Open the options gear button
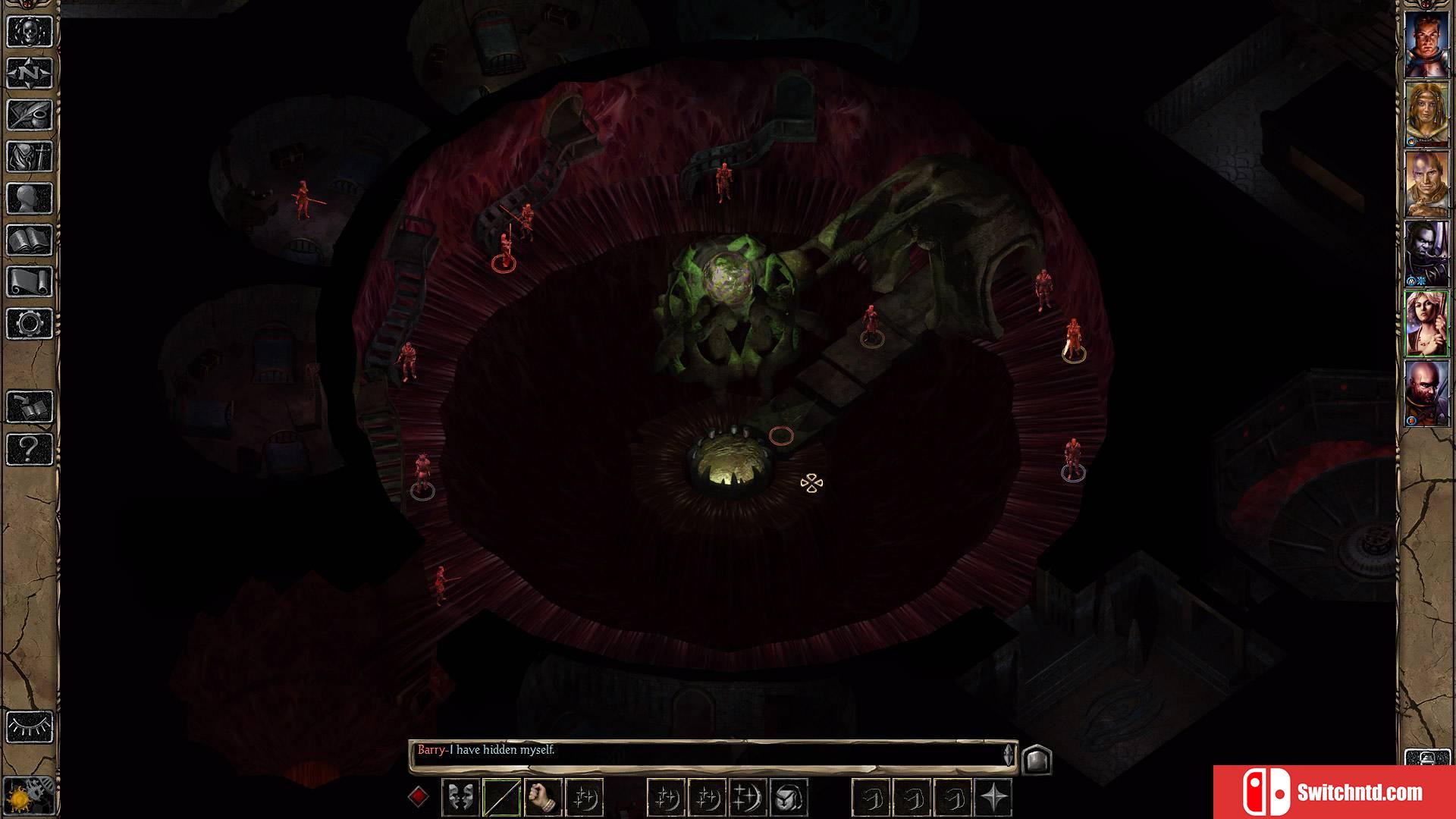The width and height of the screenshot is (1456, 819). (x=30, y=324)
